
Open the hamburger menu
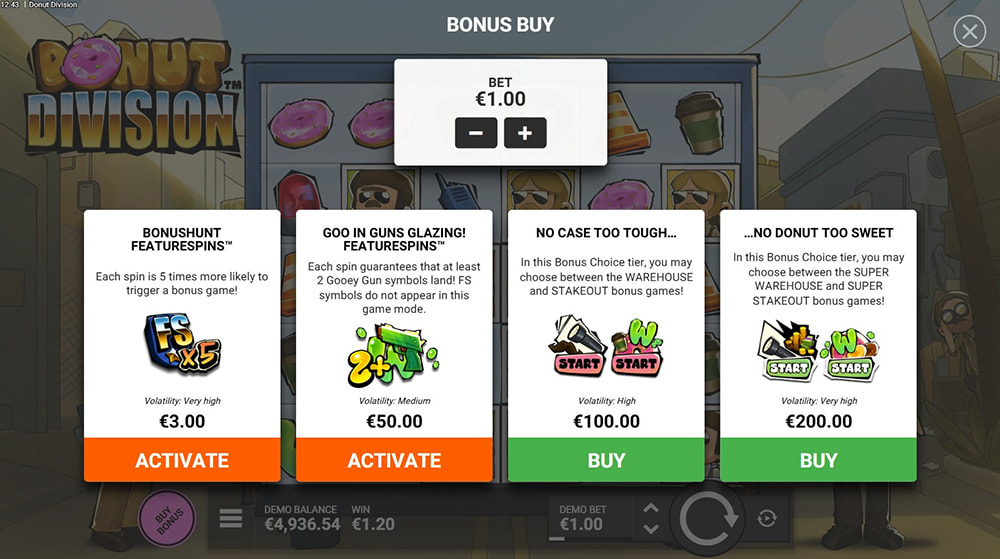click(231, 518)
